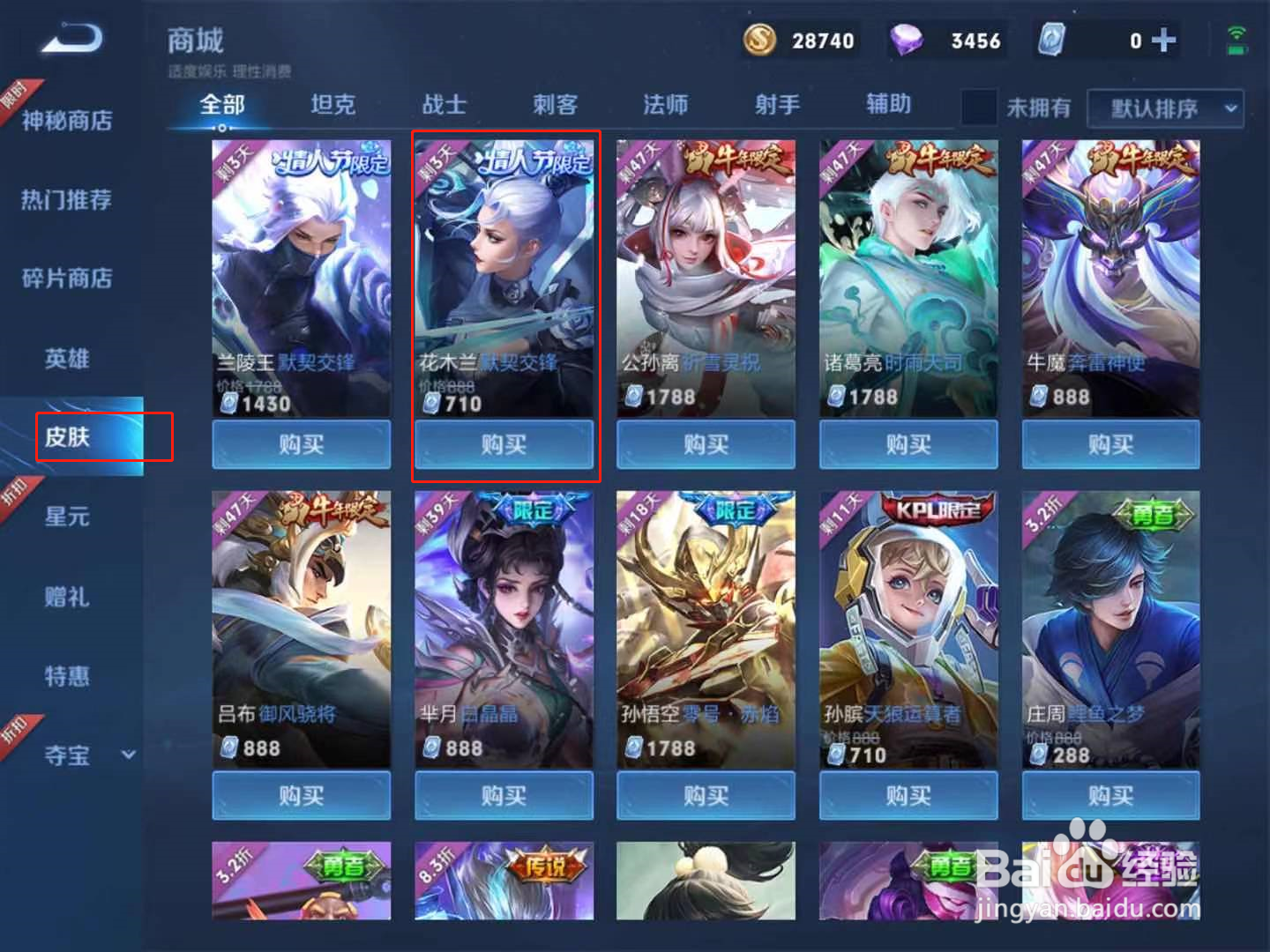The width and height of the screenshot is (1270, 952).
Task: Click the back arrow at top left
Action: click(x=69, y=40)
